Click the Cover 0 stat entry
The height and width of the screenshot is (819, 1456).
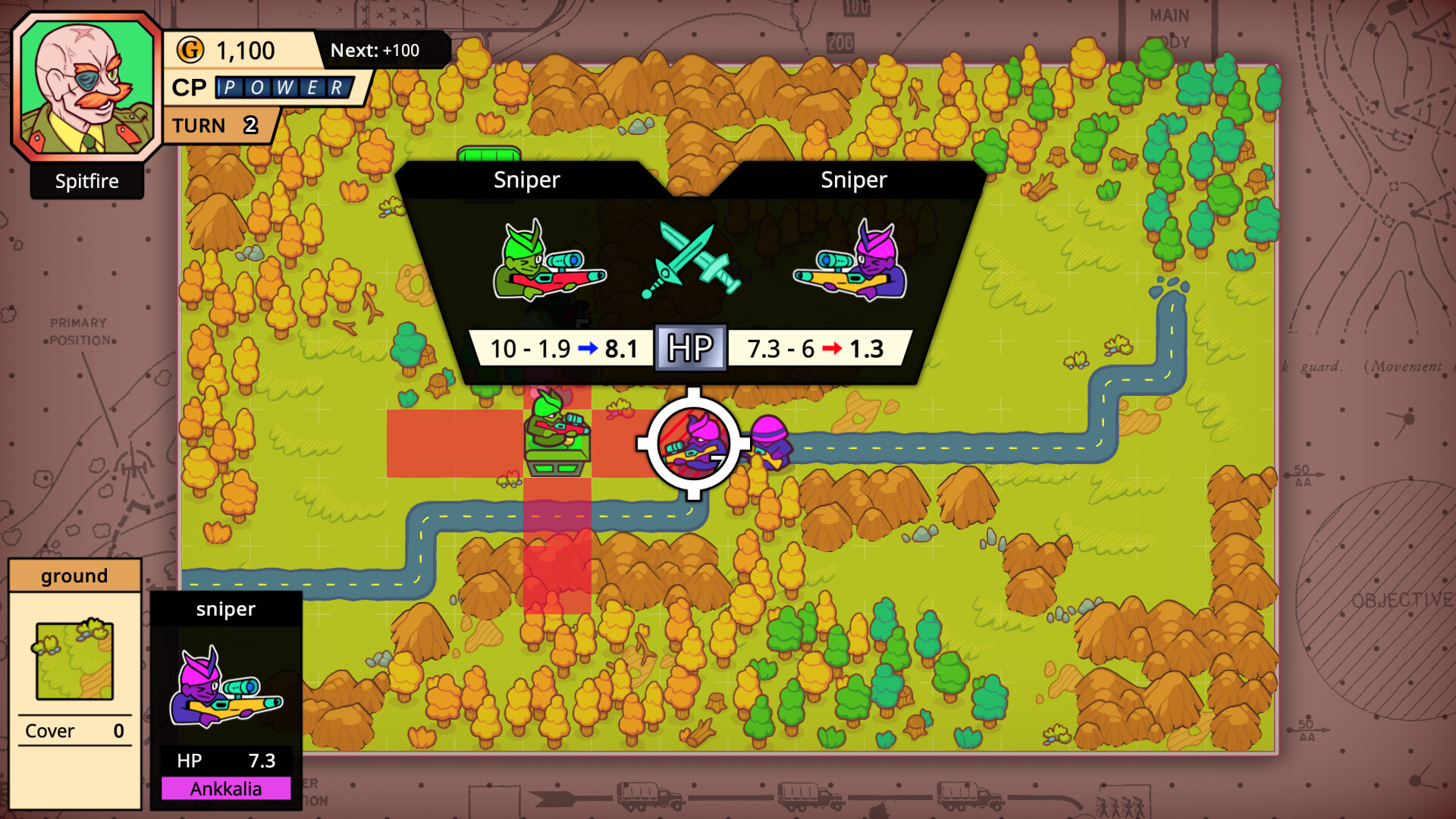click(73, 730)
